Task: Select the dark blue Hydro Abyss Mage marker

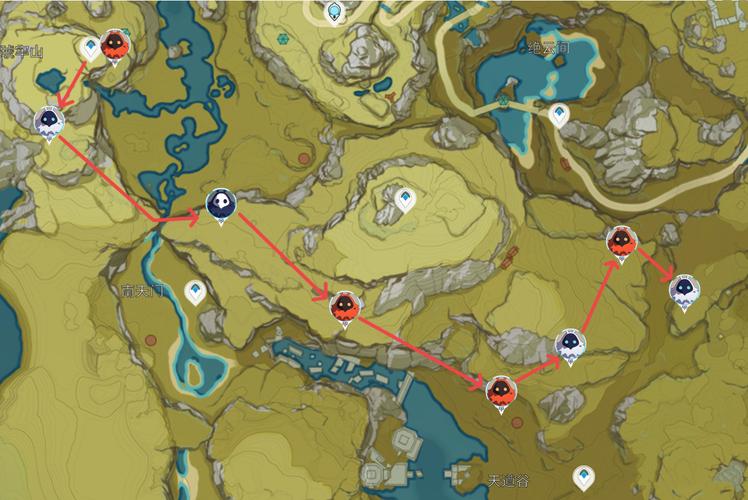Action: point(220,204)
